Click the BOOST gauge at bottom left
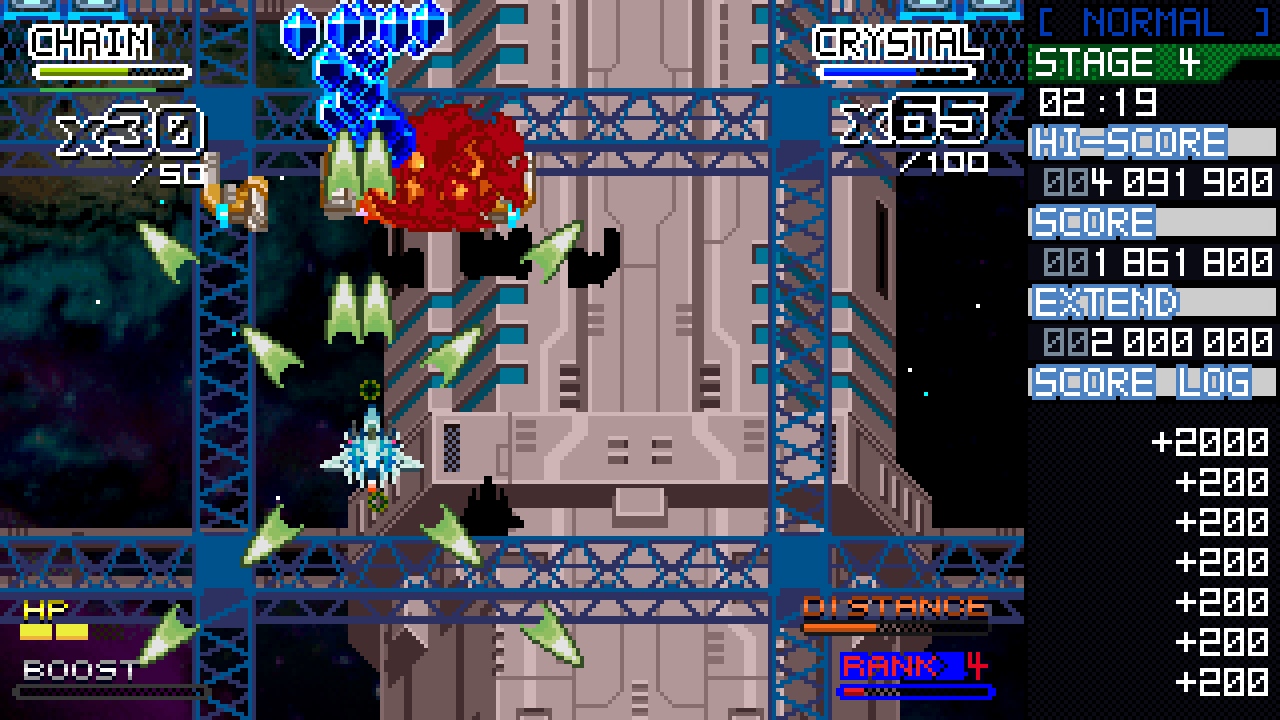The height and width of the screenshot is (720, 1280). click(x=110, y=690)
